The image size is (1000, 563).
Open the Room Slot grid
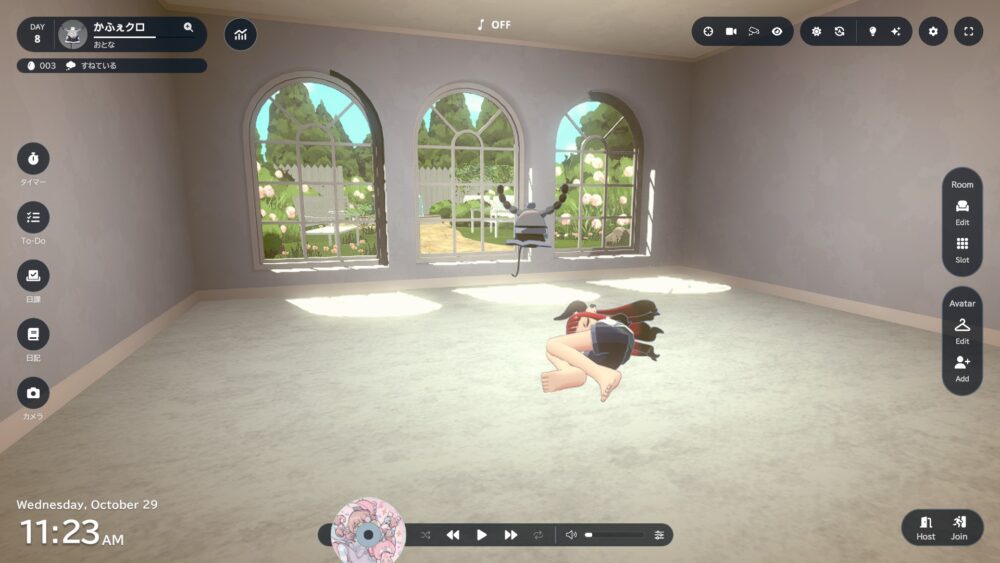coord(962,248)
